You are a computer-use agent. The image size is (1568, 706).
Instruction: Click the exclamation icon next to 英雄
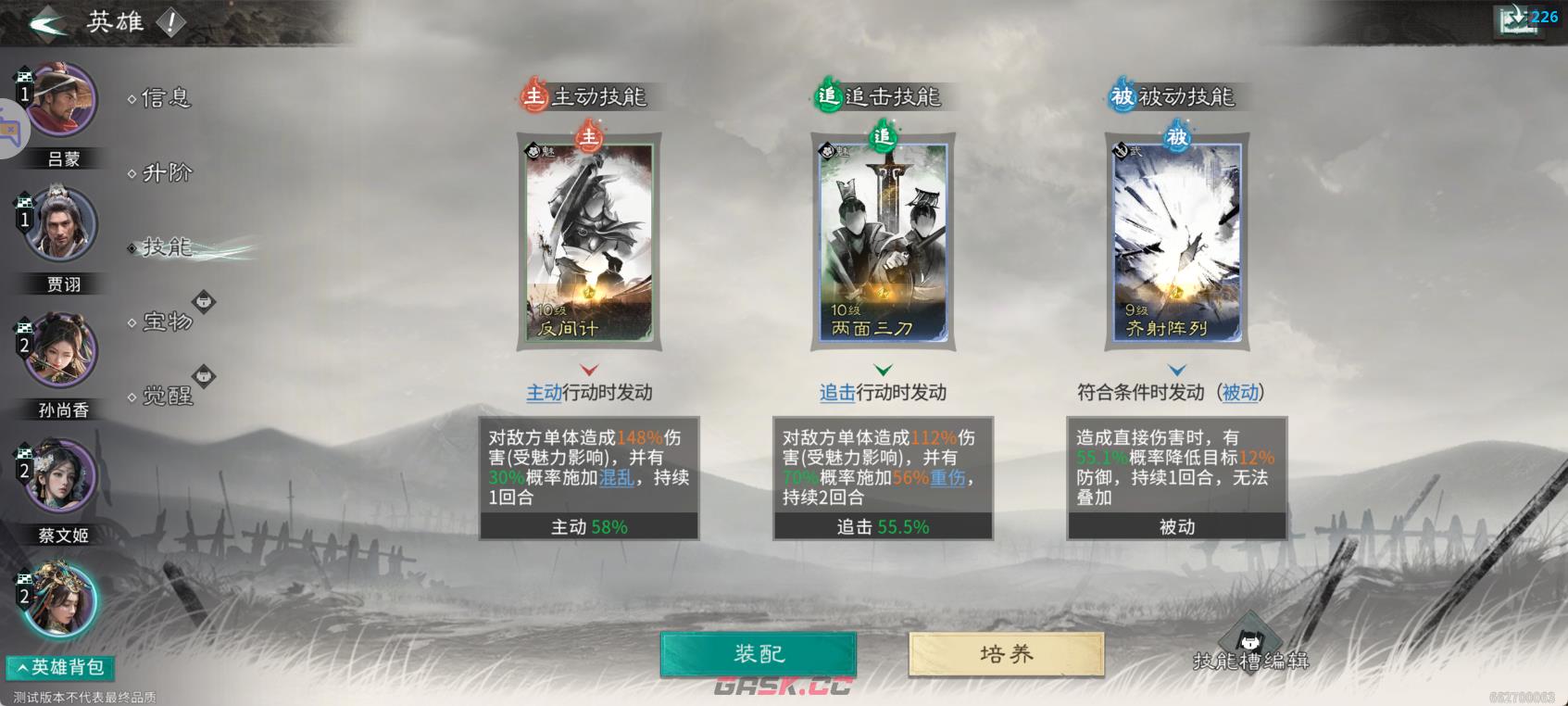click(171, 22)
